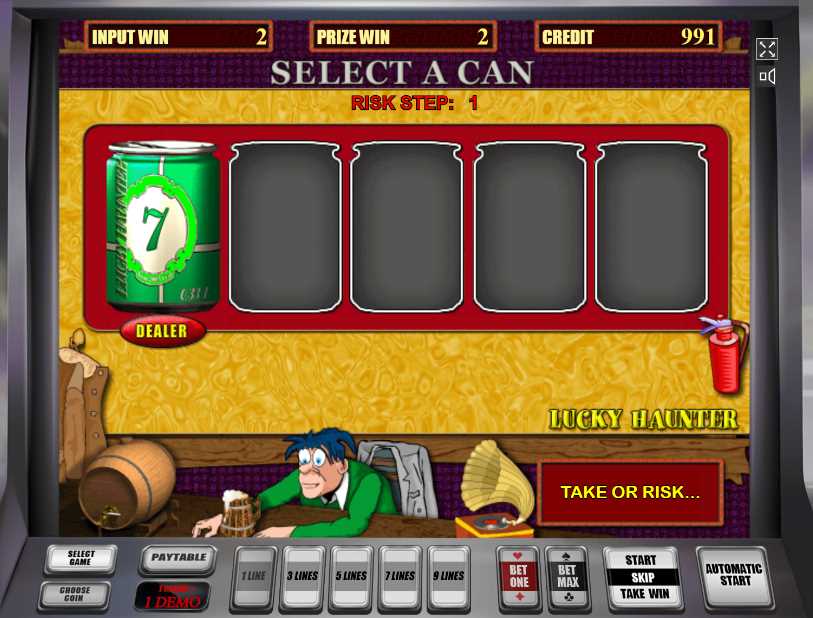Open the Select Game menu
The height and width of the screenshot is (618, 813).
[x=80, y=559]
